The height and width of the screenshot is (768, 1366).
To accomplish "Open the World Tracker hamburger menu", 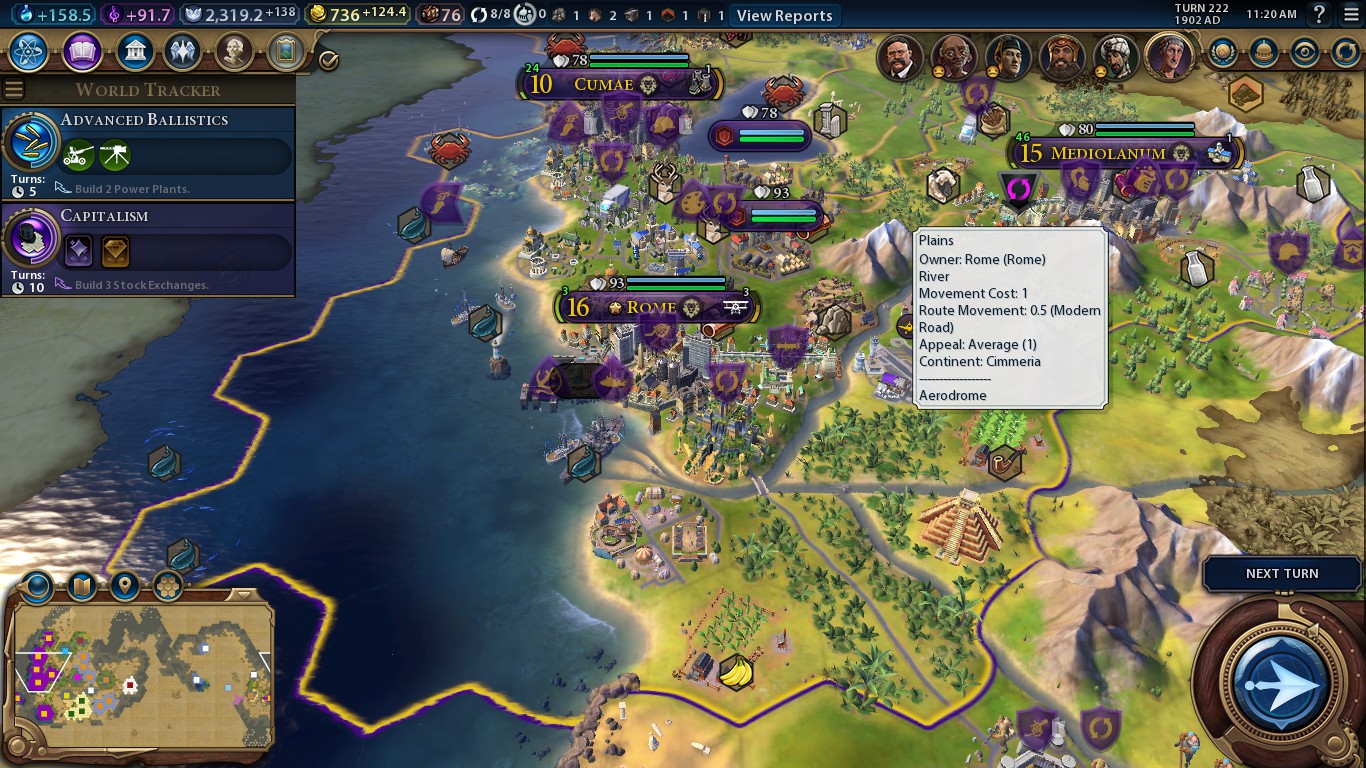I will pos(12,88).
